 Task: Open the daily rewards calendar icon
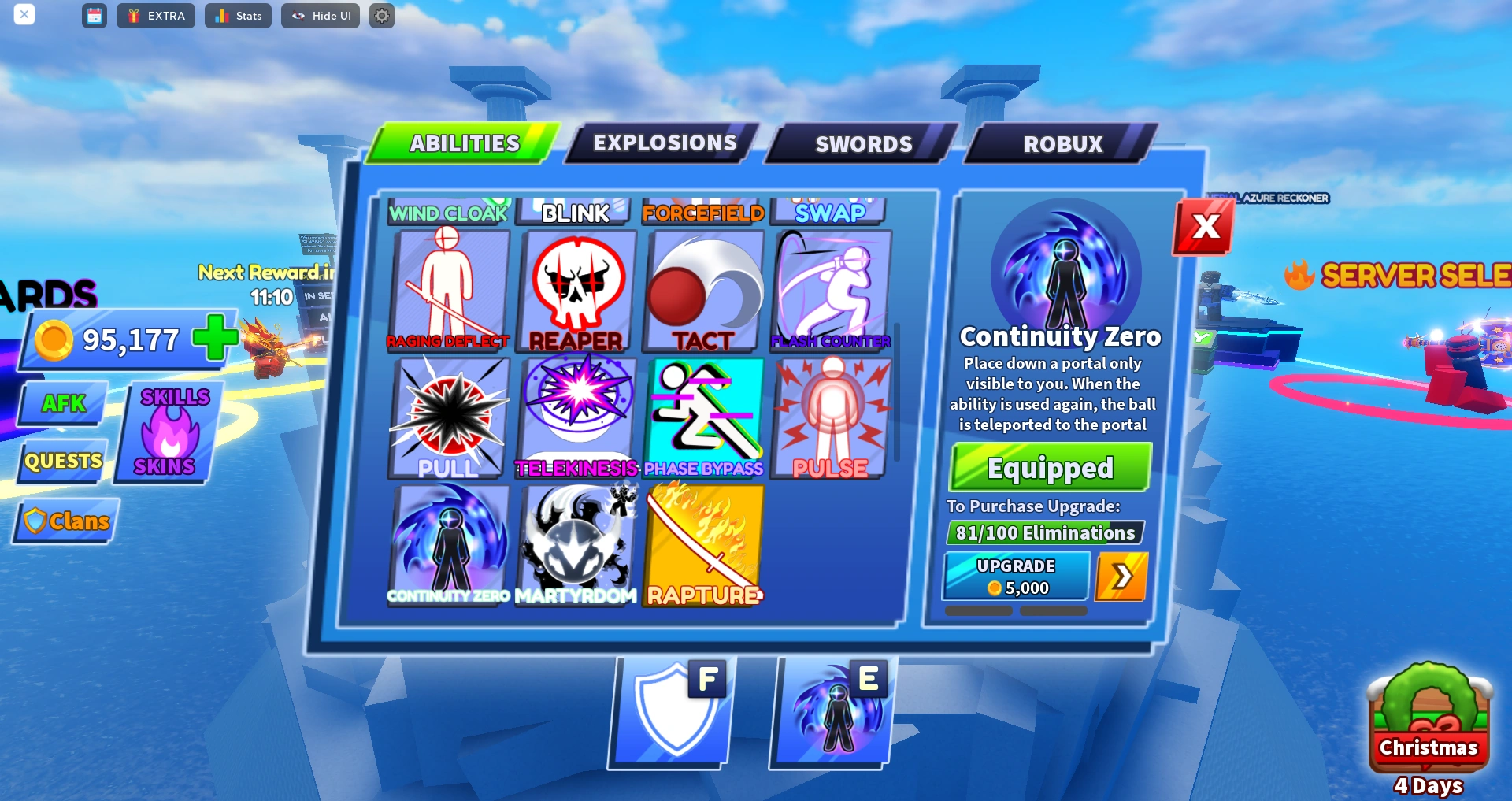94,16
